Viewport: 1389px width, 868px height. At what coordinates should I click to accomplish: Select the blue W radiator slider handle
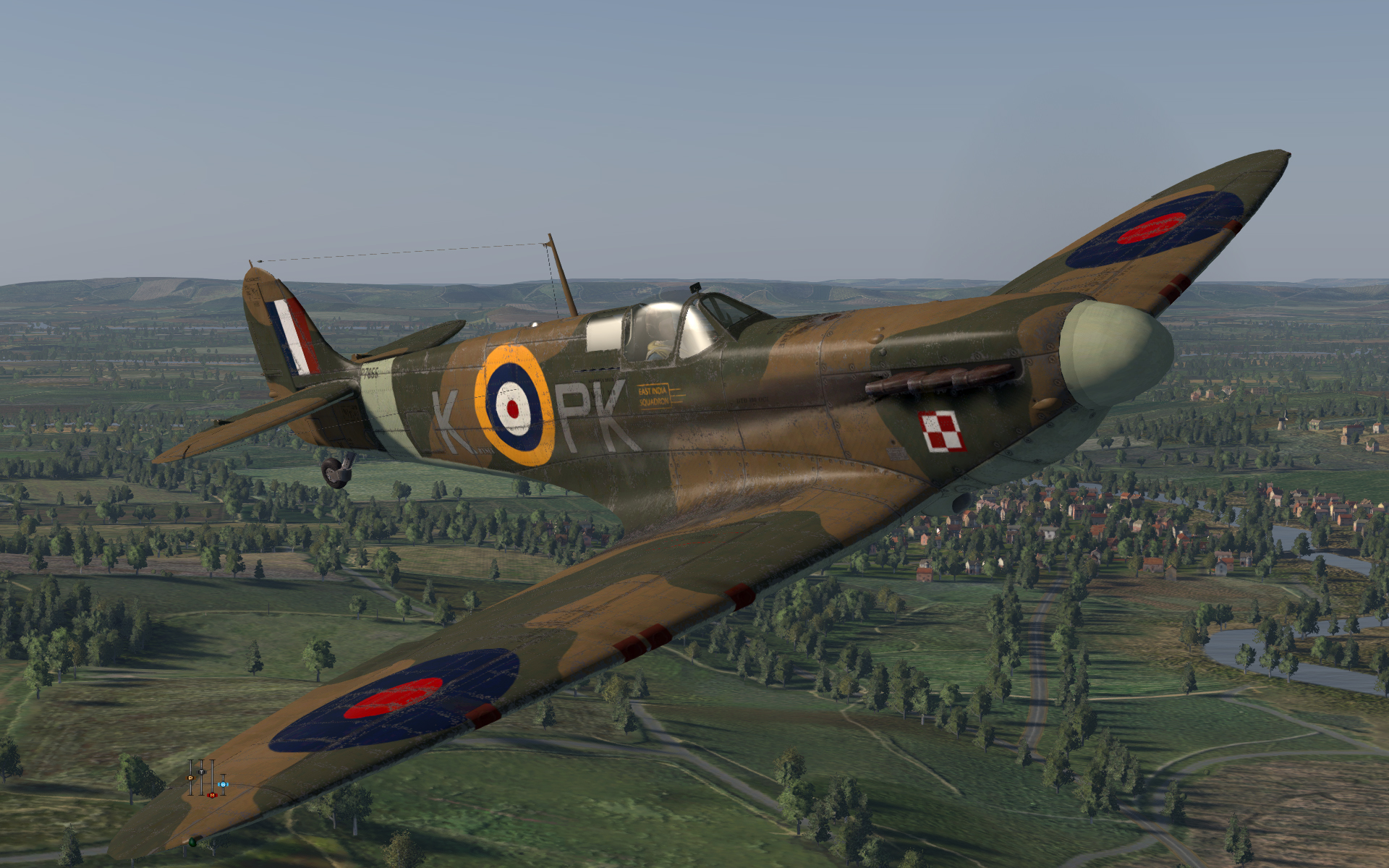[x=223, y=784]
